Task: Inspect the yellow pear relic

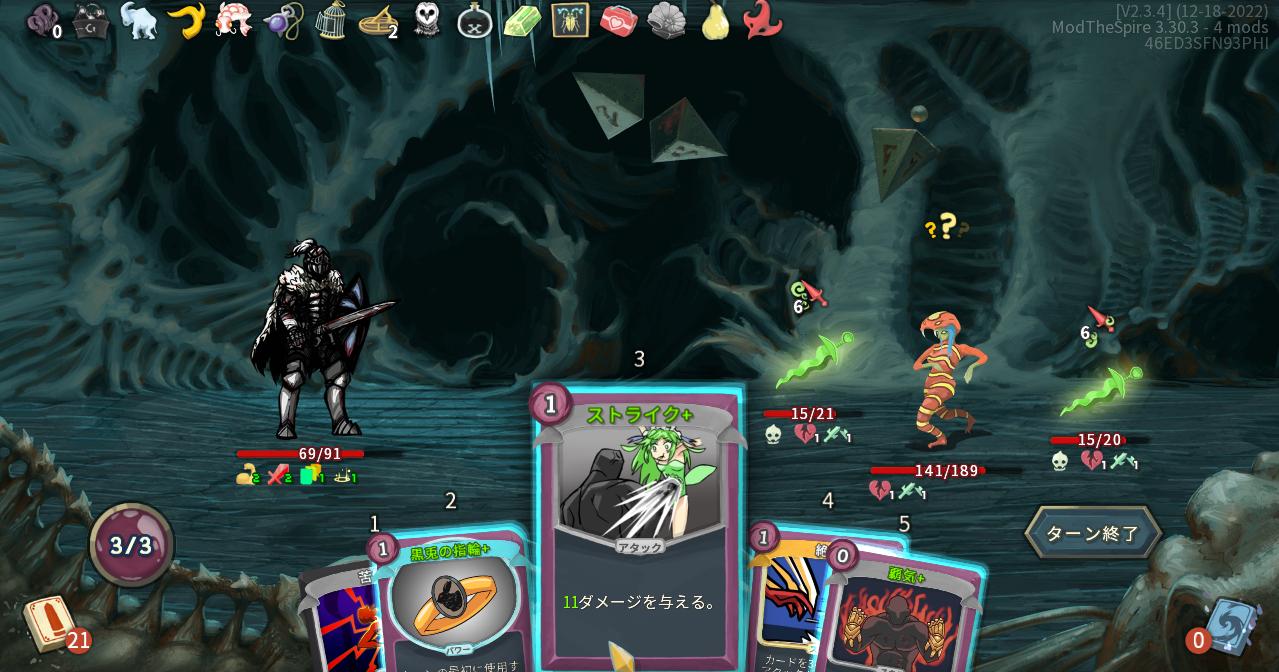Action: [714, 20]
